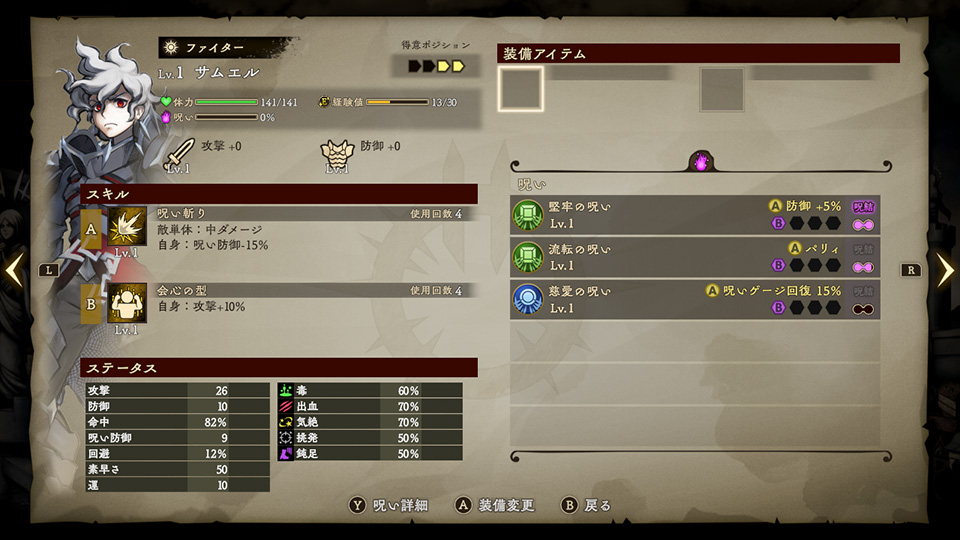Choose the 堅牢の呪い curse entry
The width and height of the screenshot is (960, 540).
(x=695, y=214)
